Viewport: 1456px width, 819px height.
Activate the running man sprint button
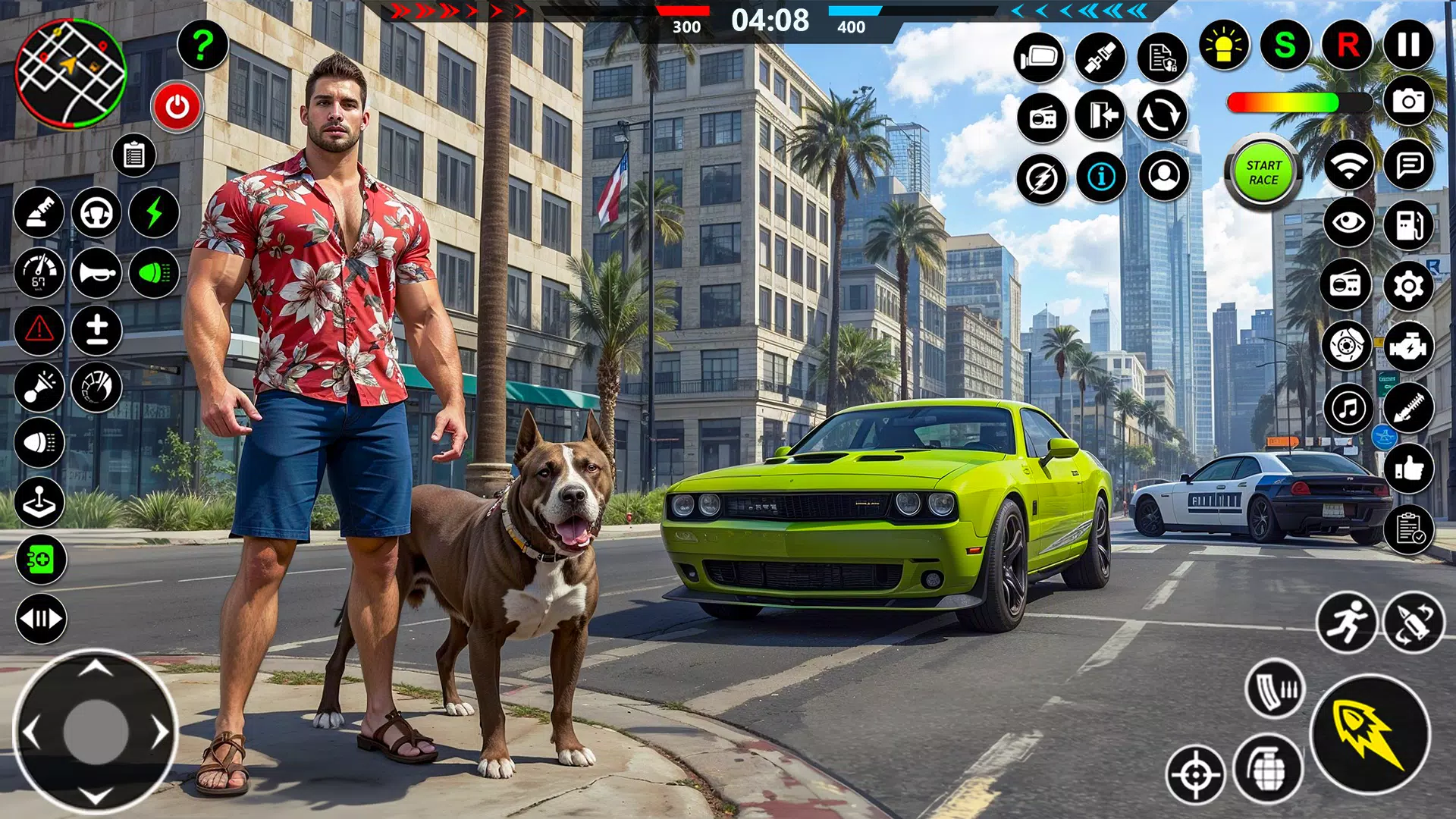1346,623
